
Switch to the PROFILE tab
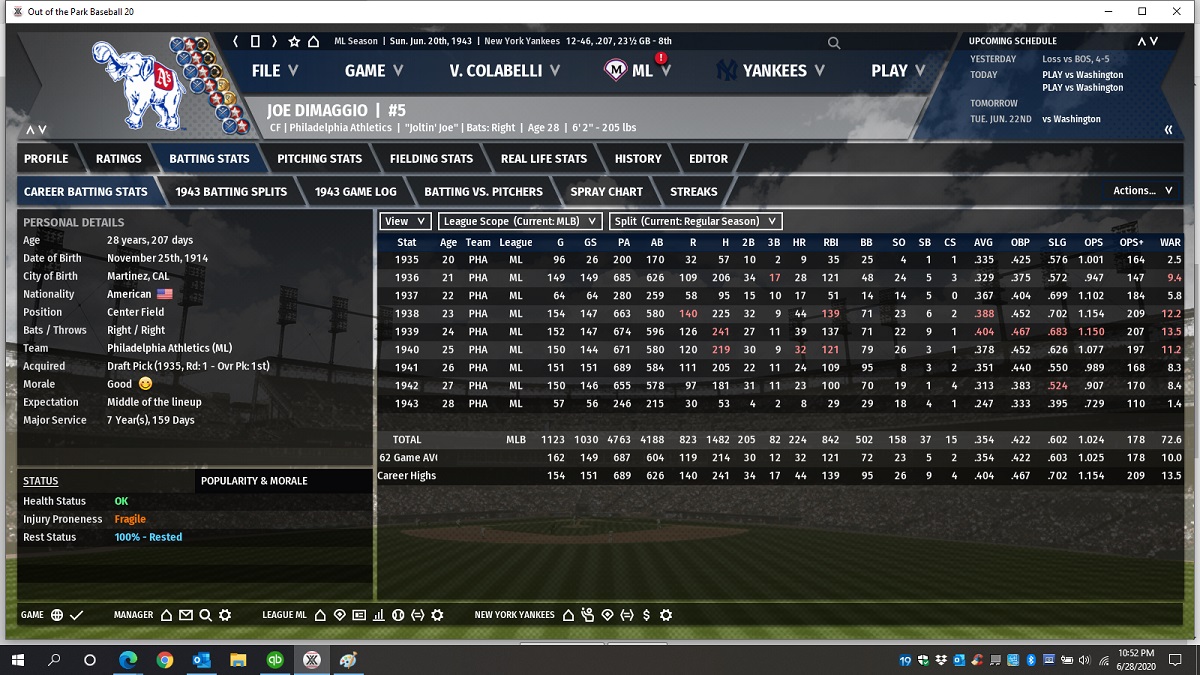tap(46, 159)
